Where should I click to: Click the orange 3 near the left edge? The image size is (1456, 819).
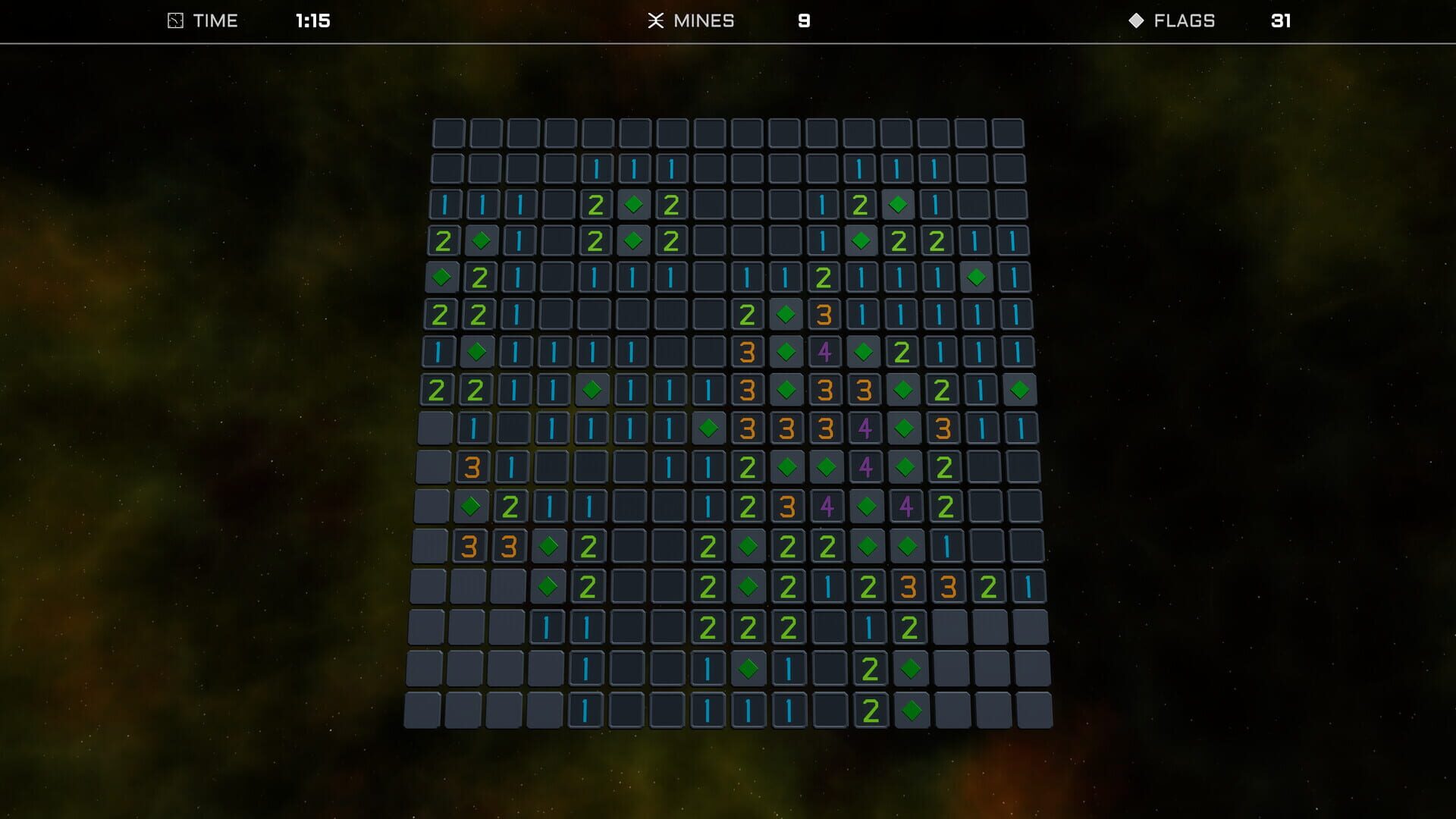[x=472, y=466]
